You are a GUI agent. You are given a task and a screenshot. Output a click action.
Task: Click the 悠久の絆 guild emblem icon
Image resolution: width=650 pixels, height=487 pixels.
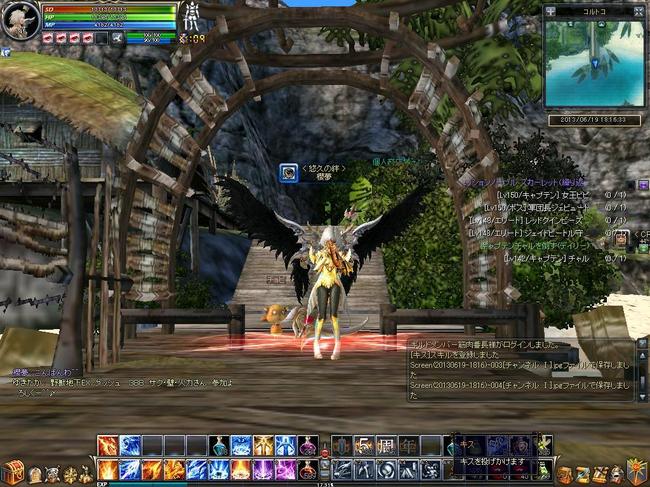tap(286, 172)
